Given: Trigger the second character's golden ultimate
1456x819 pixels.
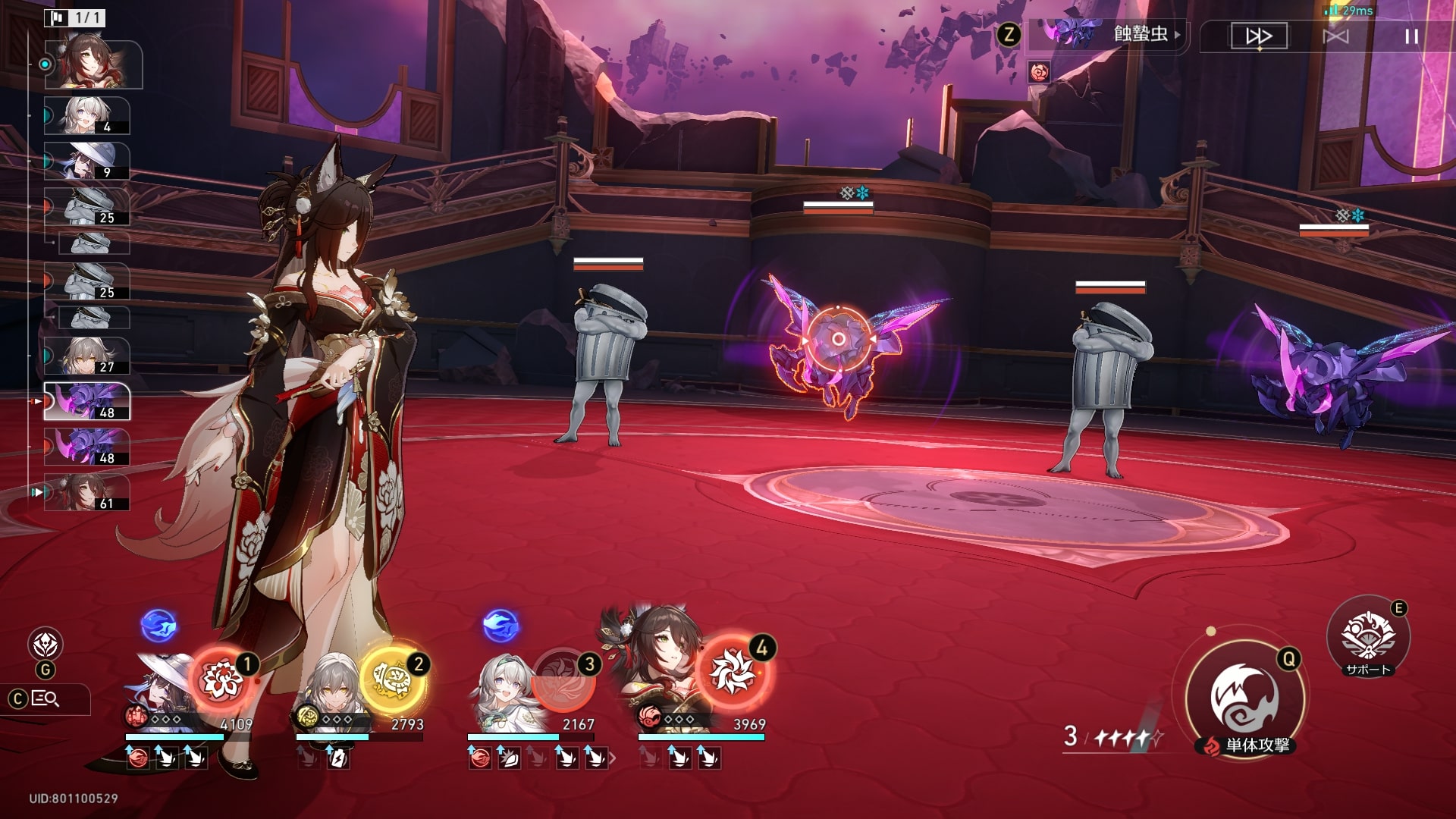Looking at the screenshot, I should [393, 679].
